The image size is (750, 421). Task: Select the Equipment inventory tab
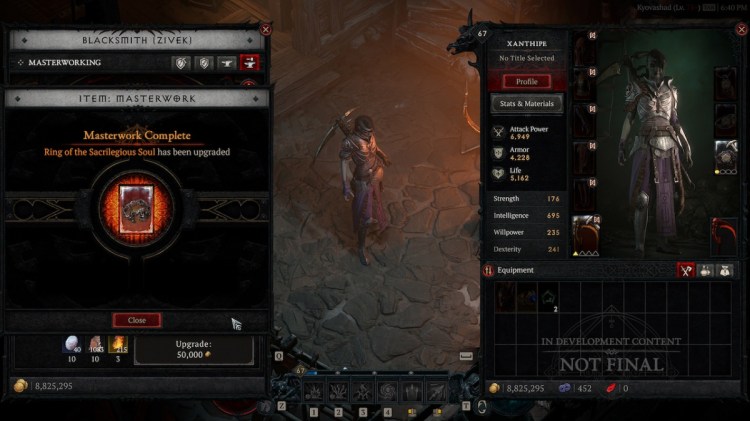pos(686,270)
